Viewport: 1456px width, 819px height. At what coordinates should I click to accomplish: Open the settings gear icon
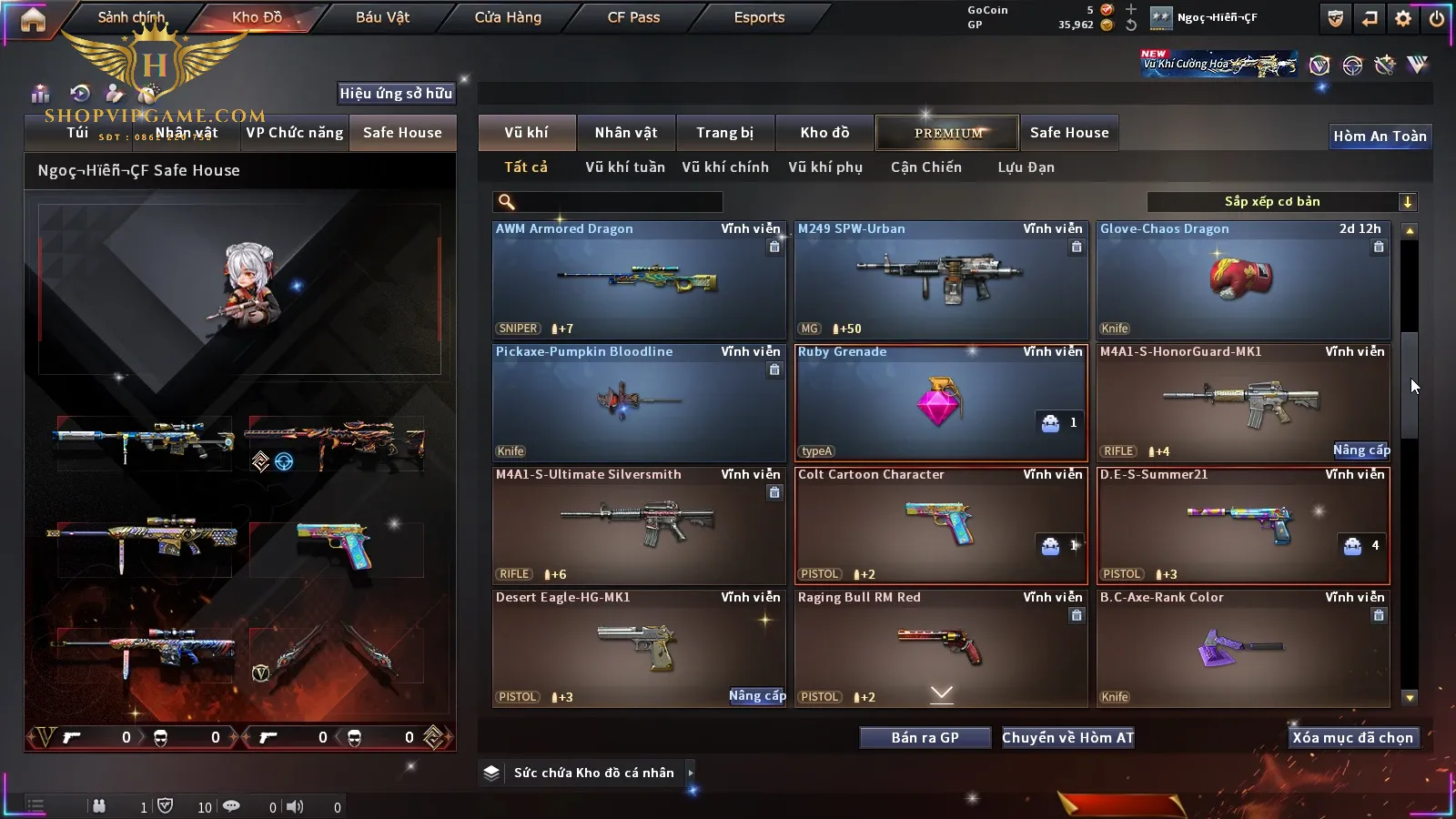(x=1403, y=18)
